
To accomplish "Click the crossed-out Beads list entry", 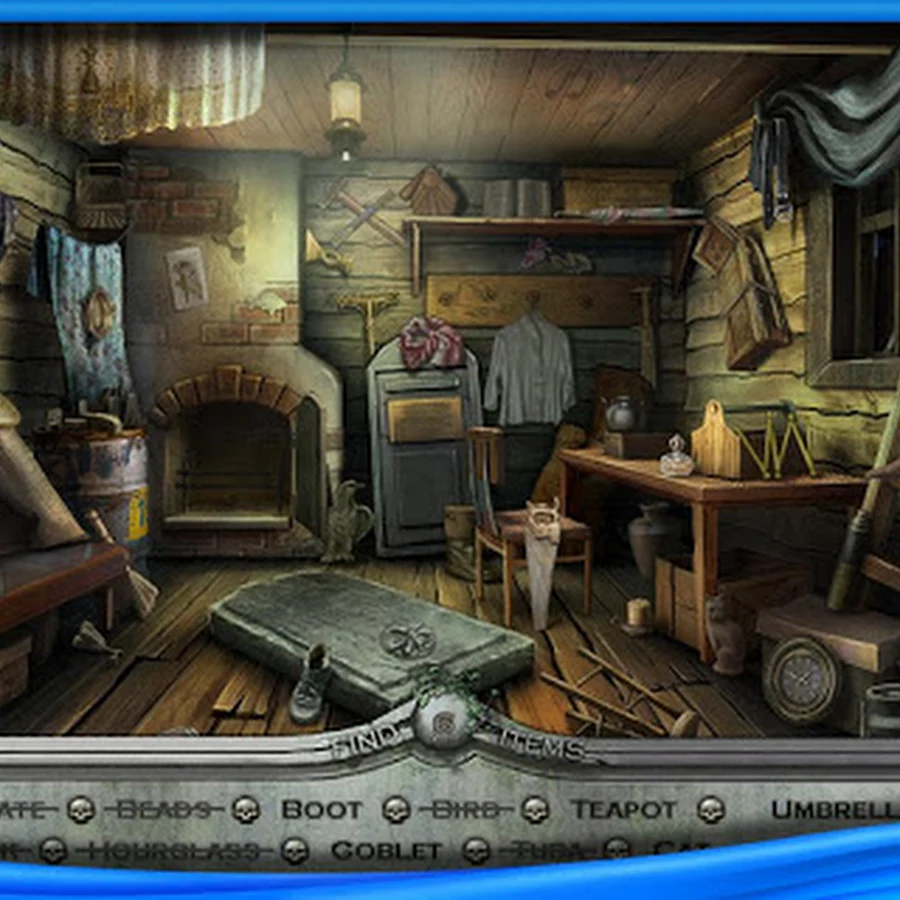I will [x=164, y=808].
